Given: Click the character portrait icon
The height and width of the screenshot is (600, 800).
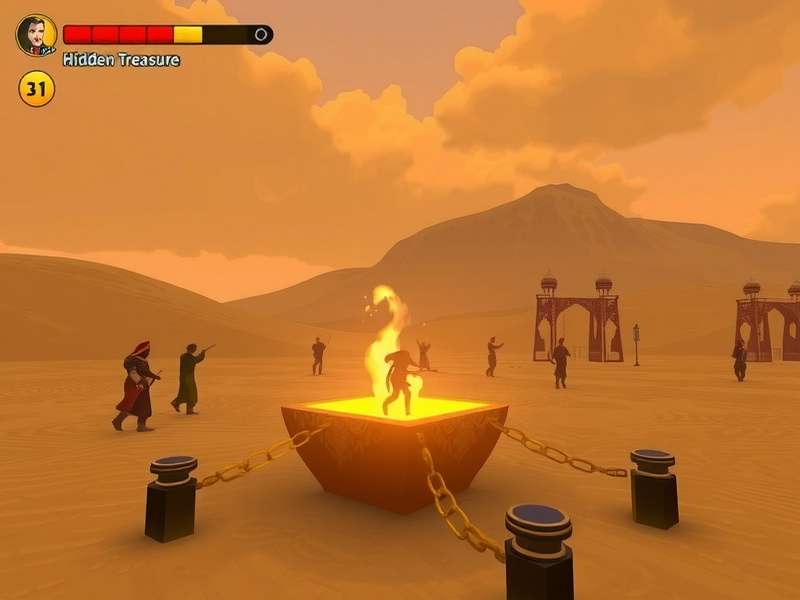Looking at the screenshot, I should [36, 35].
